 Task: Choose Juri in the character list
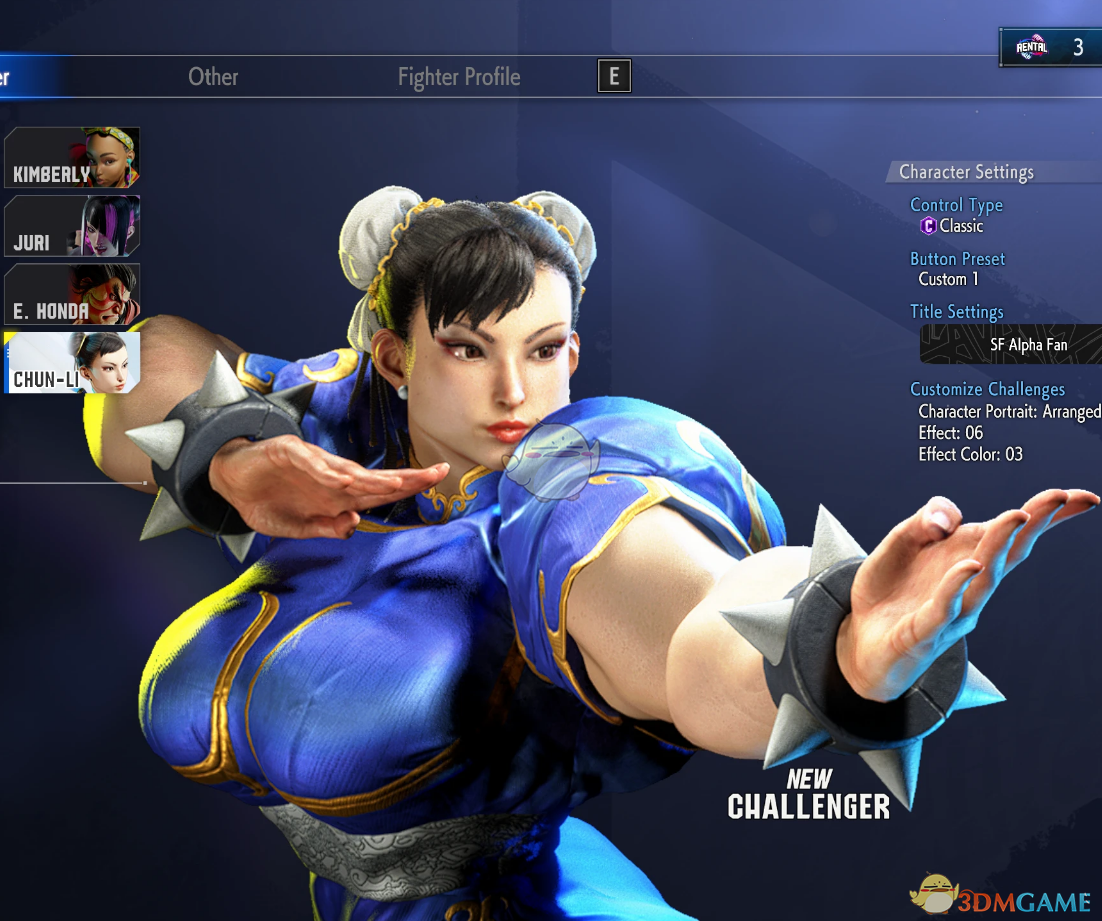72,226
